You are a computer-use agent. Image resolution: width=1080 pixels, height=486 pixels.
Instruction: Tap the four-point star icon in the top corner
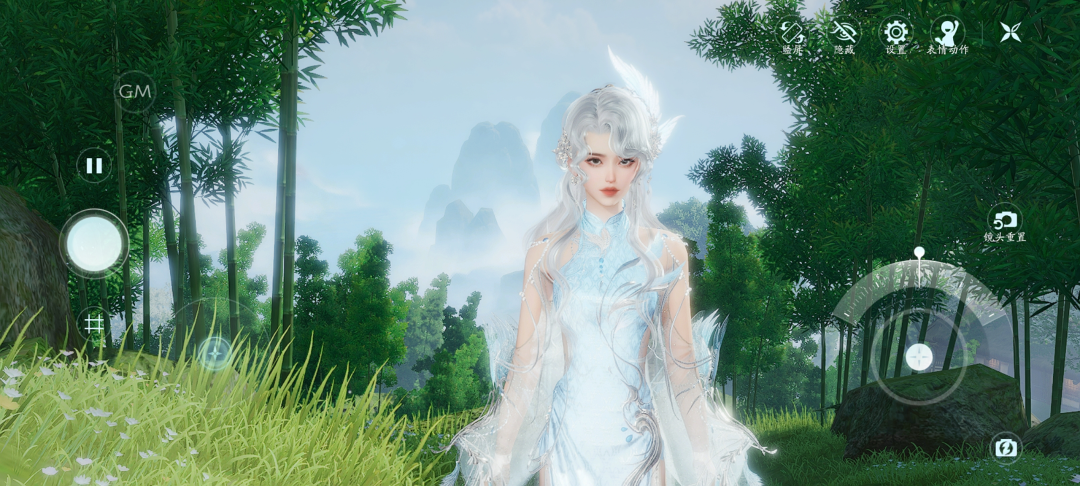click(x=1011, y=32)
